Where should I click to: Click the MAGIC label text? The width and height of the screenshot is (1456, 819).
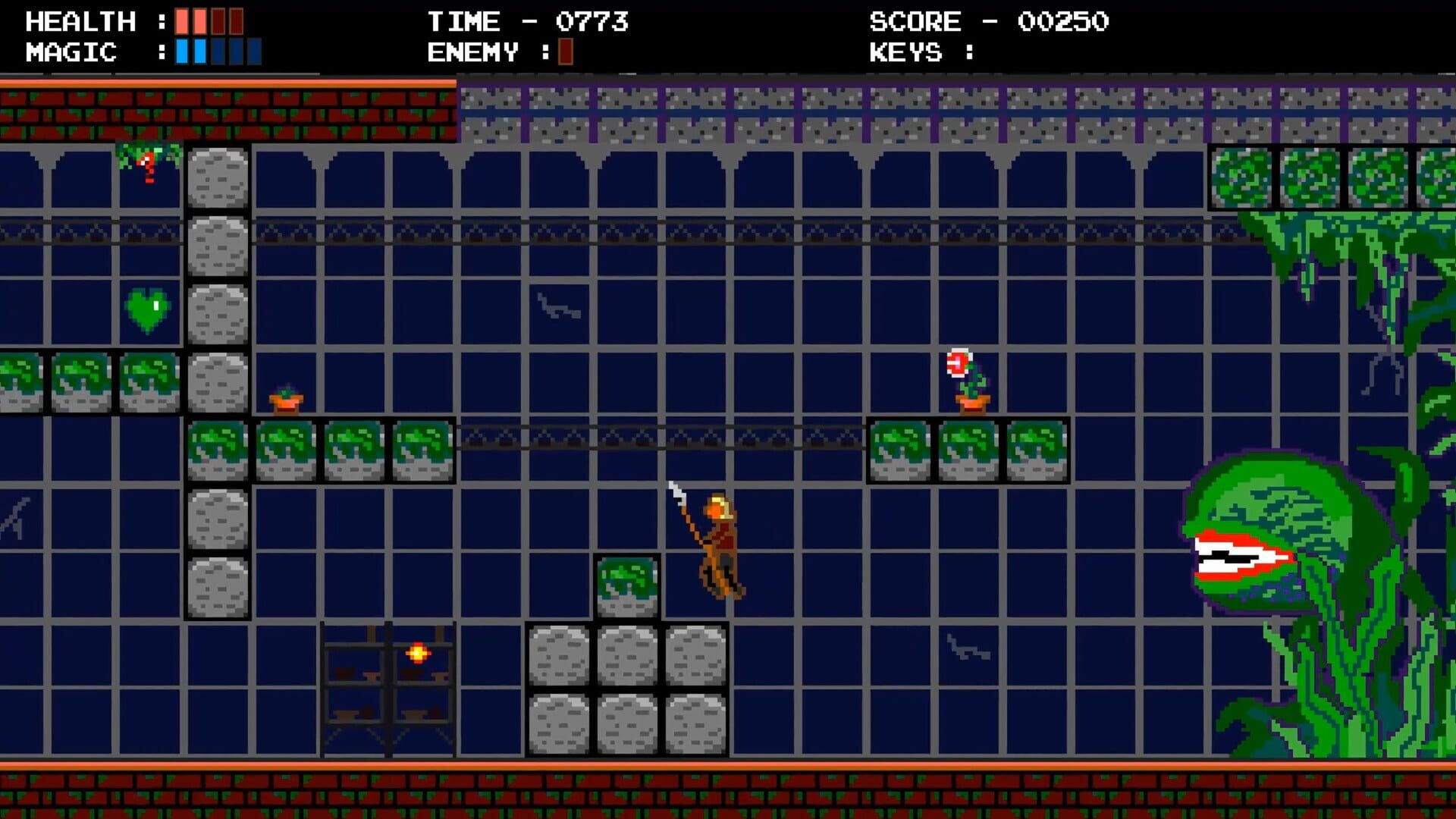click(70, 52)
